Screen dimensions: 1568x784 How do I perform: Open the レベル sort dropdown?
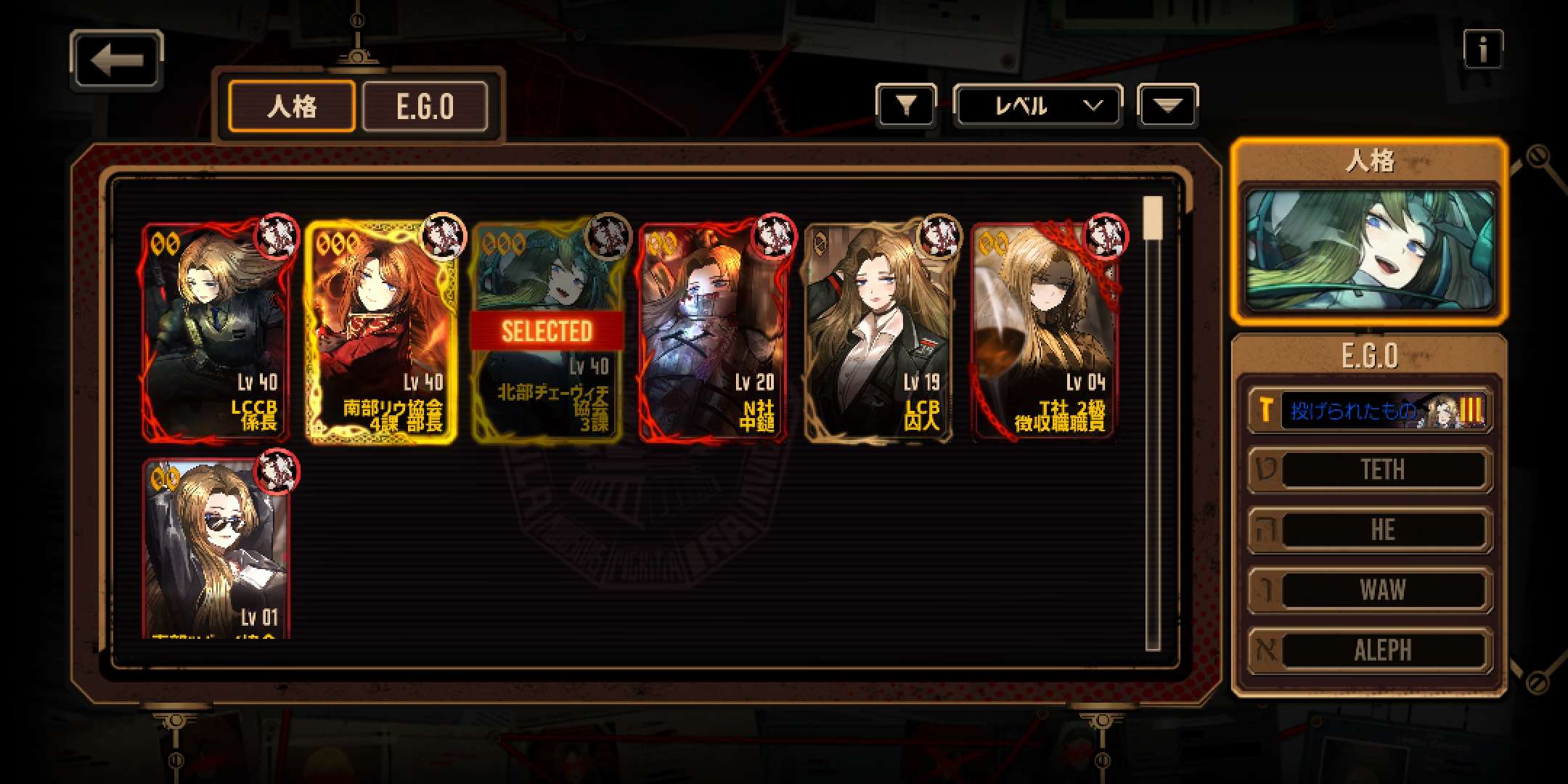pos(1037,107)
